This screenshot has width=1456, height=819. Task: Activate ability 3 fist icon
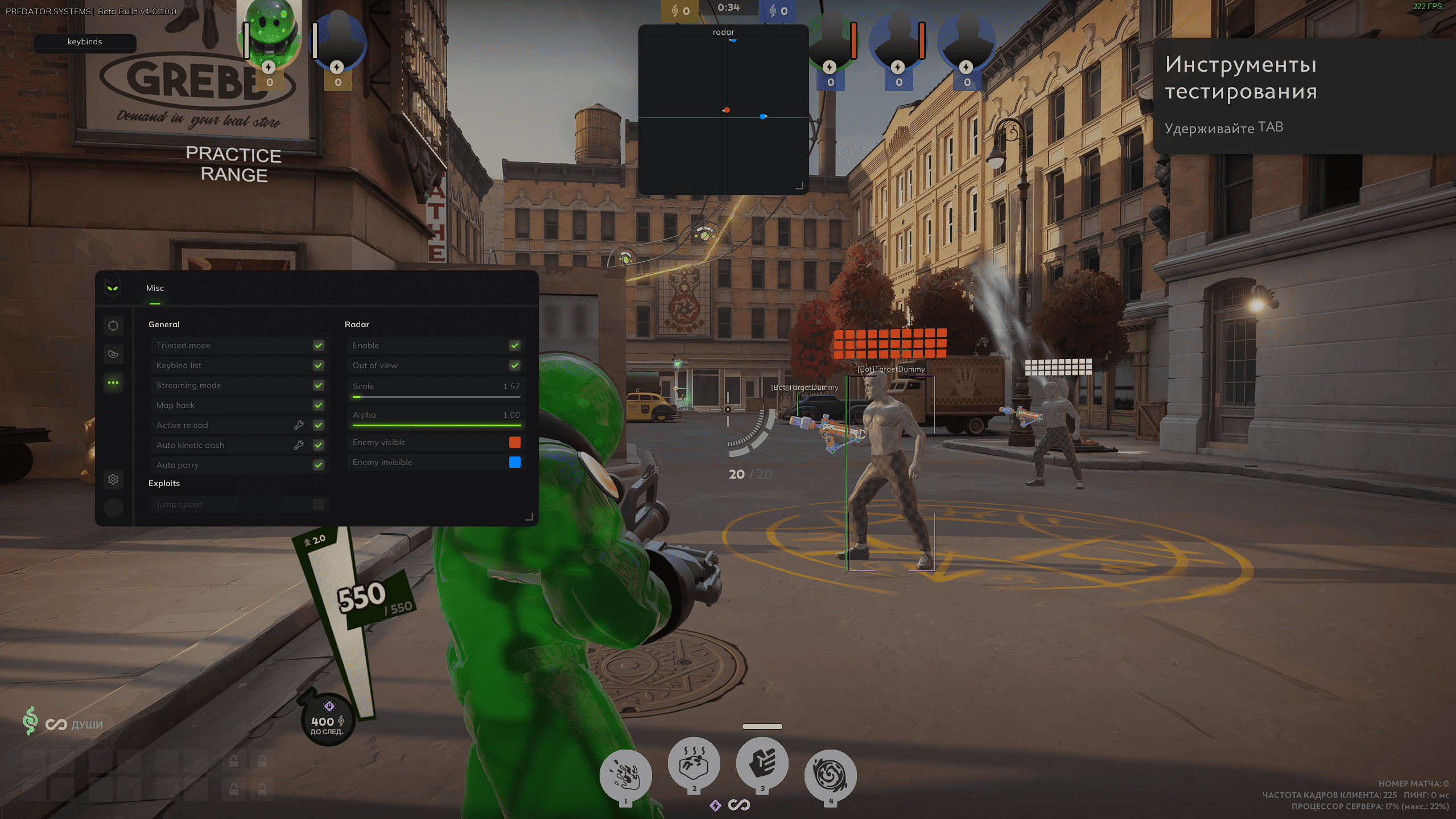(x=762, y=764)
